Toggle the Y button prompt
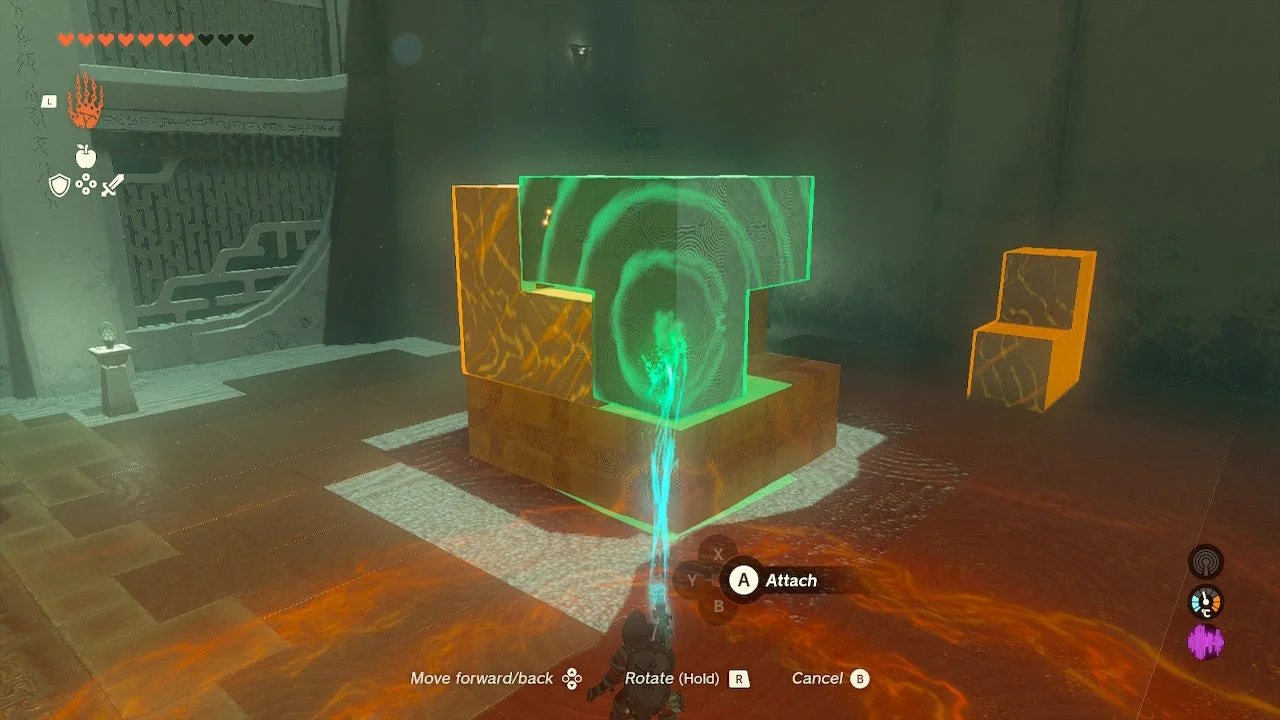 click(692, 580)
